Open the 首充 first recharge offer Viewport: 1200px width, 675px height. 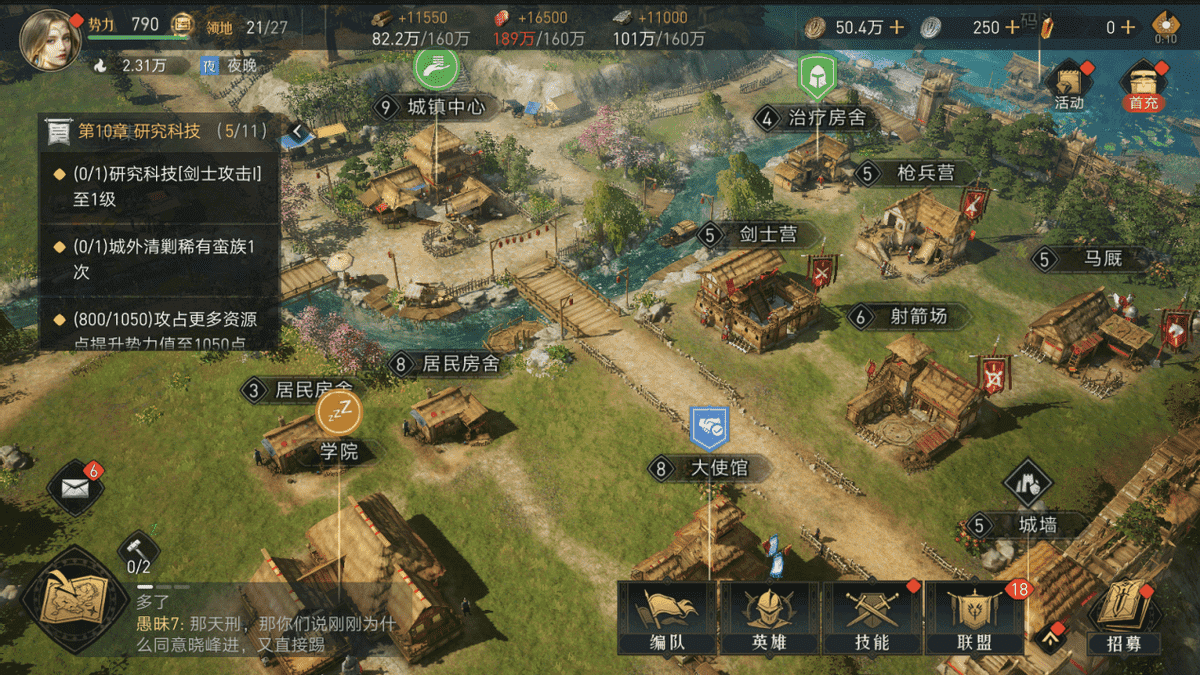click(x=1143, y=85)
